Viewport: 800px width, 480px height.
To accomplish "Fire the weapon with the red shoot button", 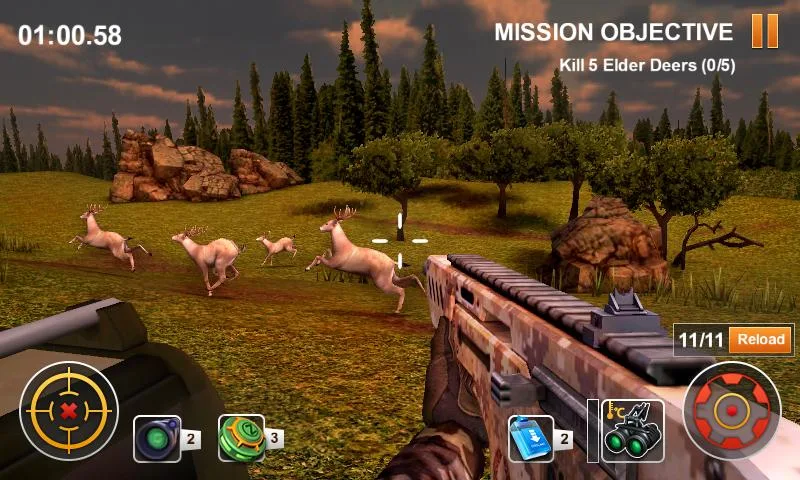I will pyautogui.click(x=731, y=411).
